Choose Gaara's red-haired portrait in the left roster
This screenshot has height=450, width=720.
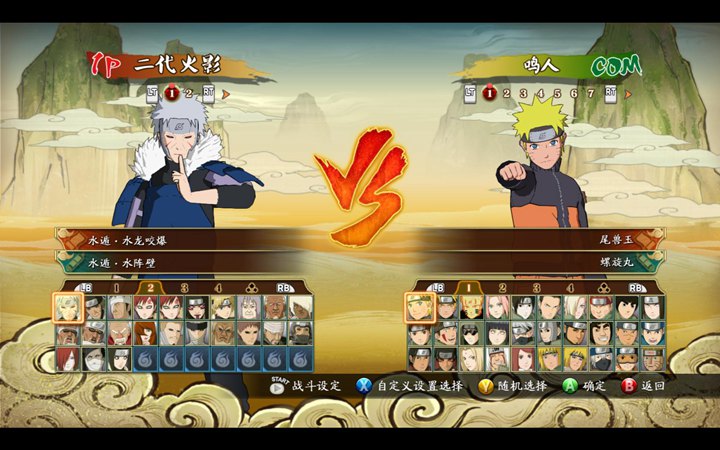(145, 307)
